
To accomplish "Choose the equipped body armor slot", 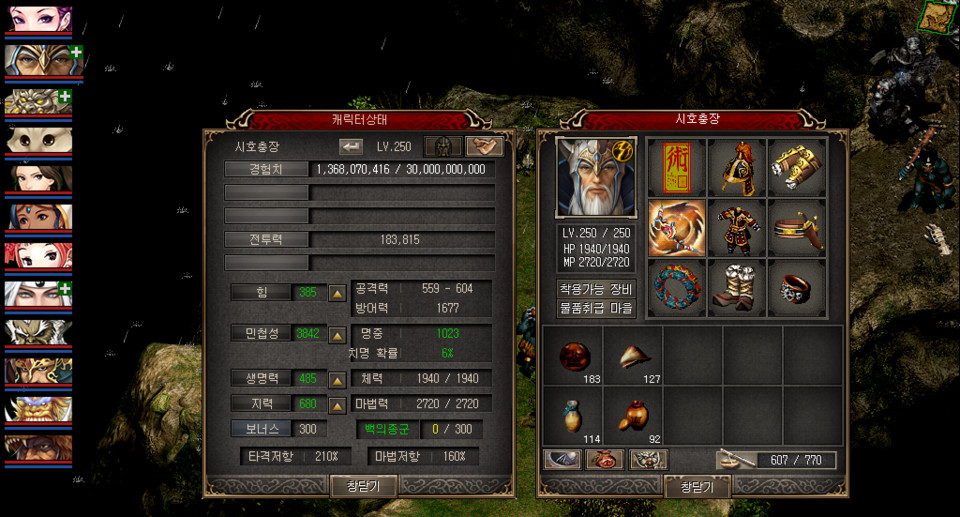I will (x=737, y=227).
